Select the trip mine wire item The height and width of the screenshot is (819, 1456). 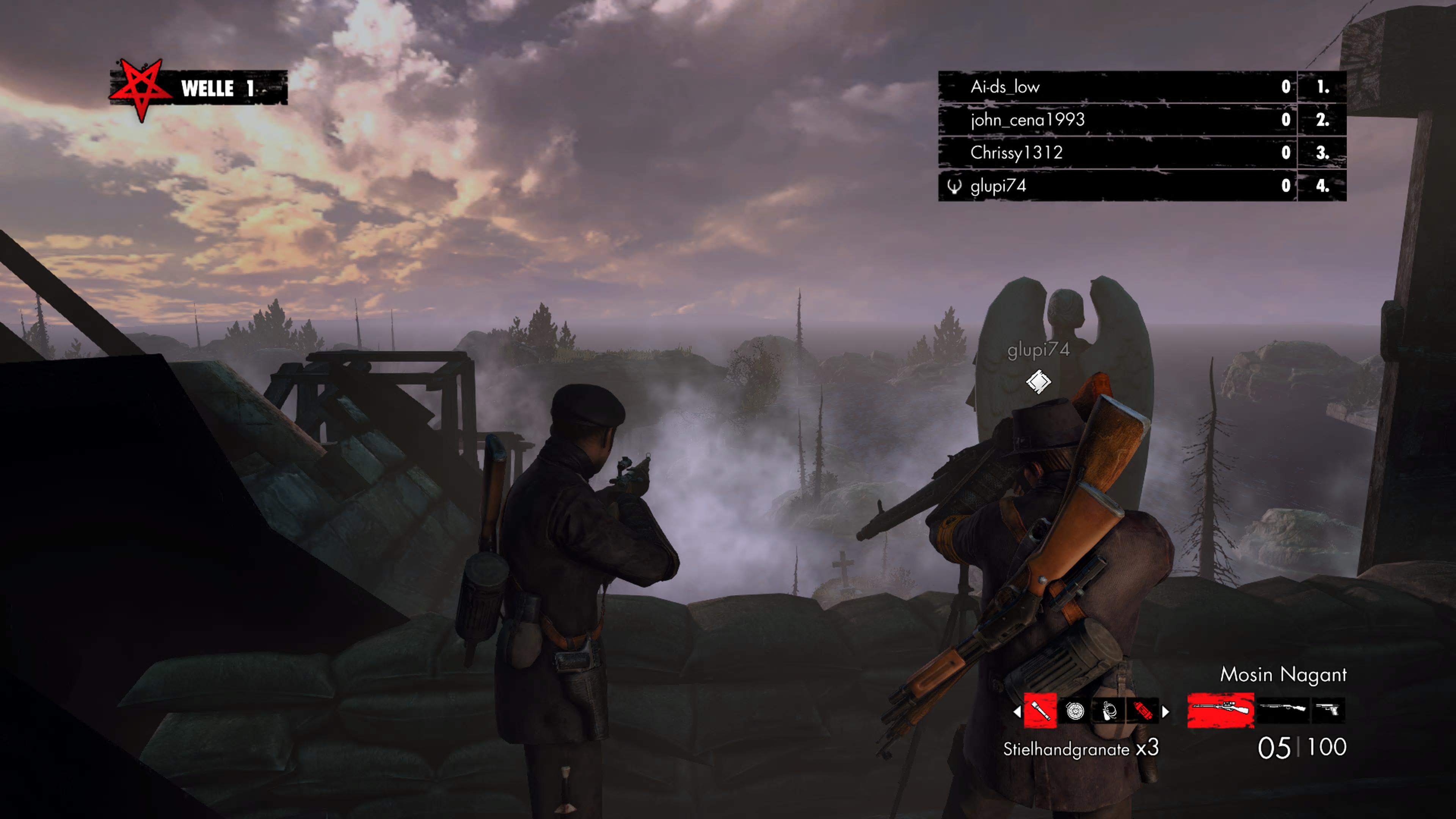tap(1108, 711)
